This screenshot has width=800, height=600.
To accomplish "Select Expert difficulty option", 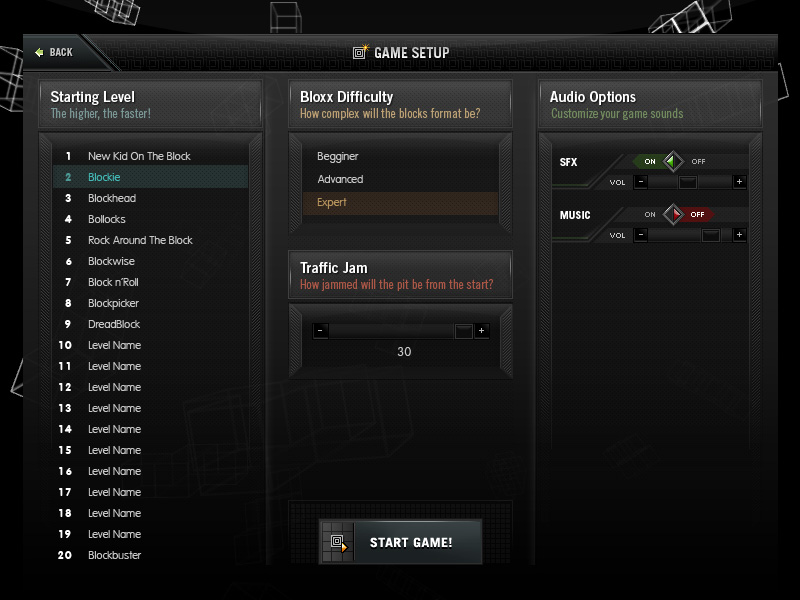I will click(x=332, y=203).
